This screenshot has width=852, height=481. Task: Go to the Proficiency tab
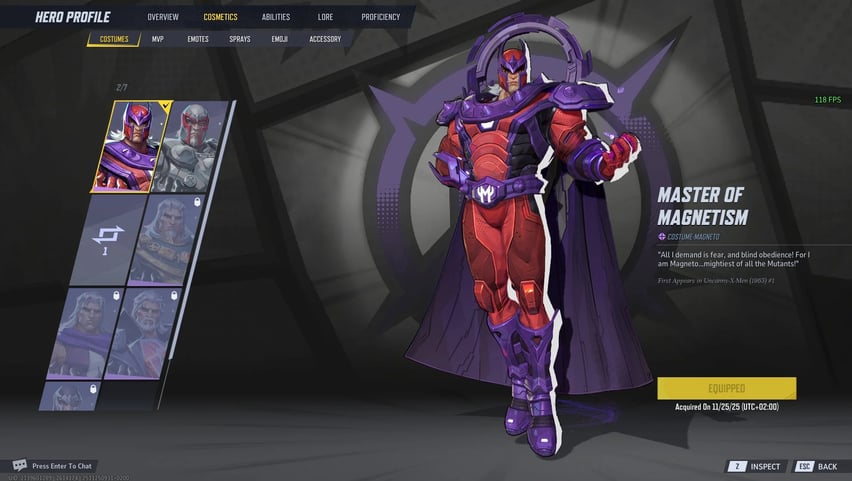click(x=380, y=17)
